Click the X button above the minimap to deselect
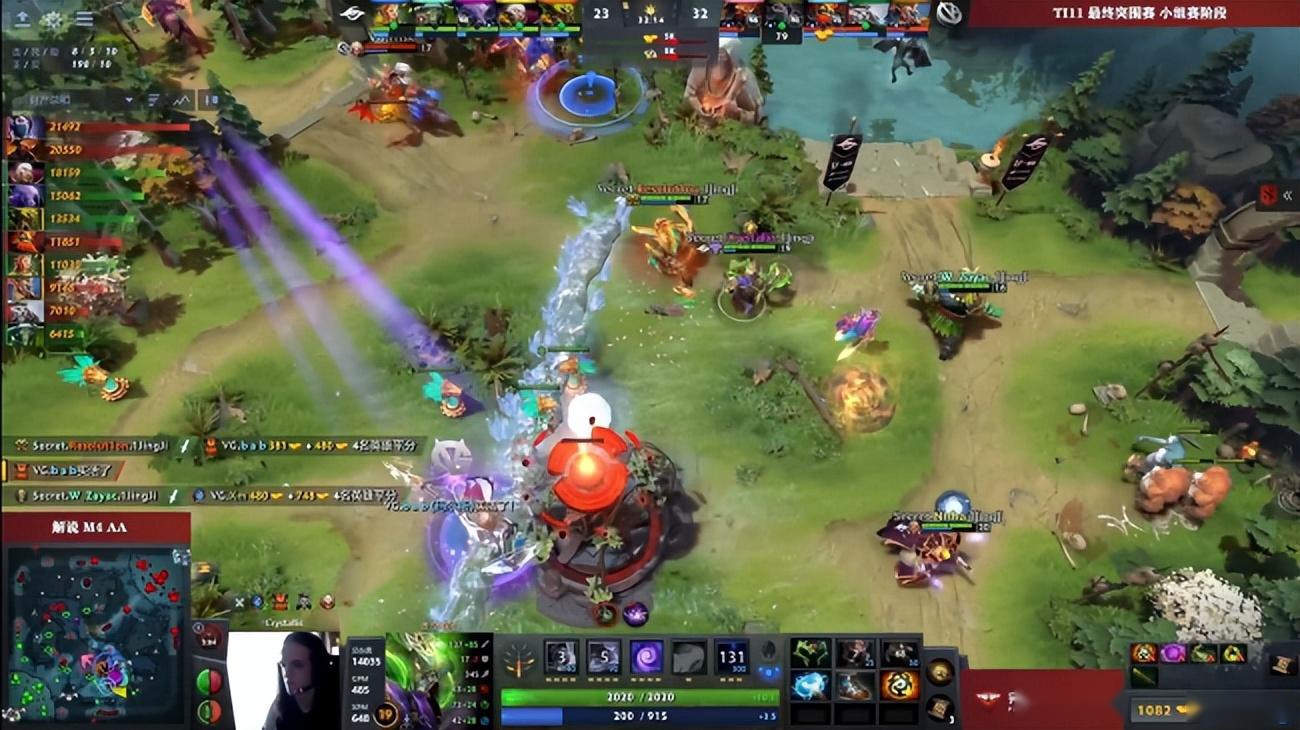The height and width of the screenshot is (730, 1300). click(x=240, y=601)
